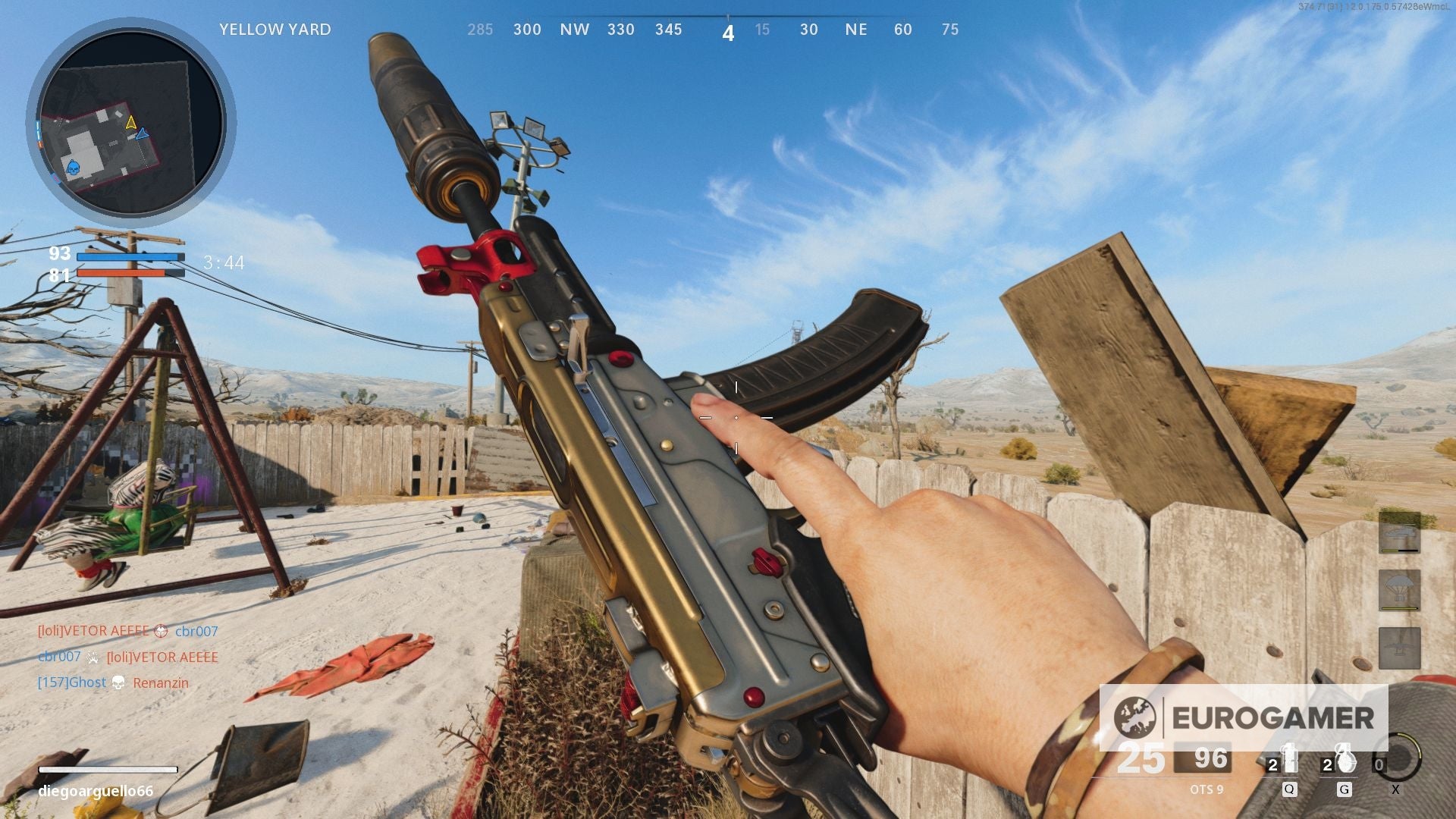Select the tactical stim icon above Q

[1289, 757]
